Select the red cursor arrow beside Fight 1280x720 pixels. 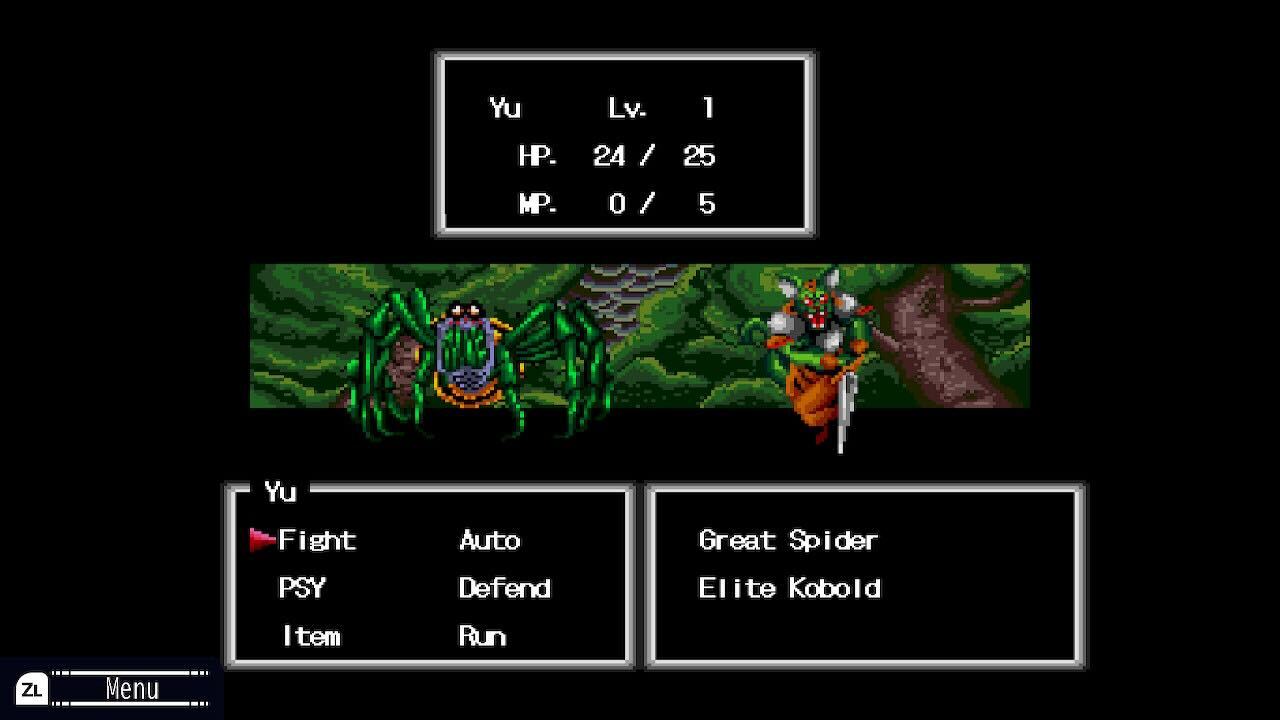click(x=262, y=538)
